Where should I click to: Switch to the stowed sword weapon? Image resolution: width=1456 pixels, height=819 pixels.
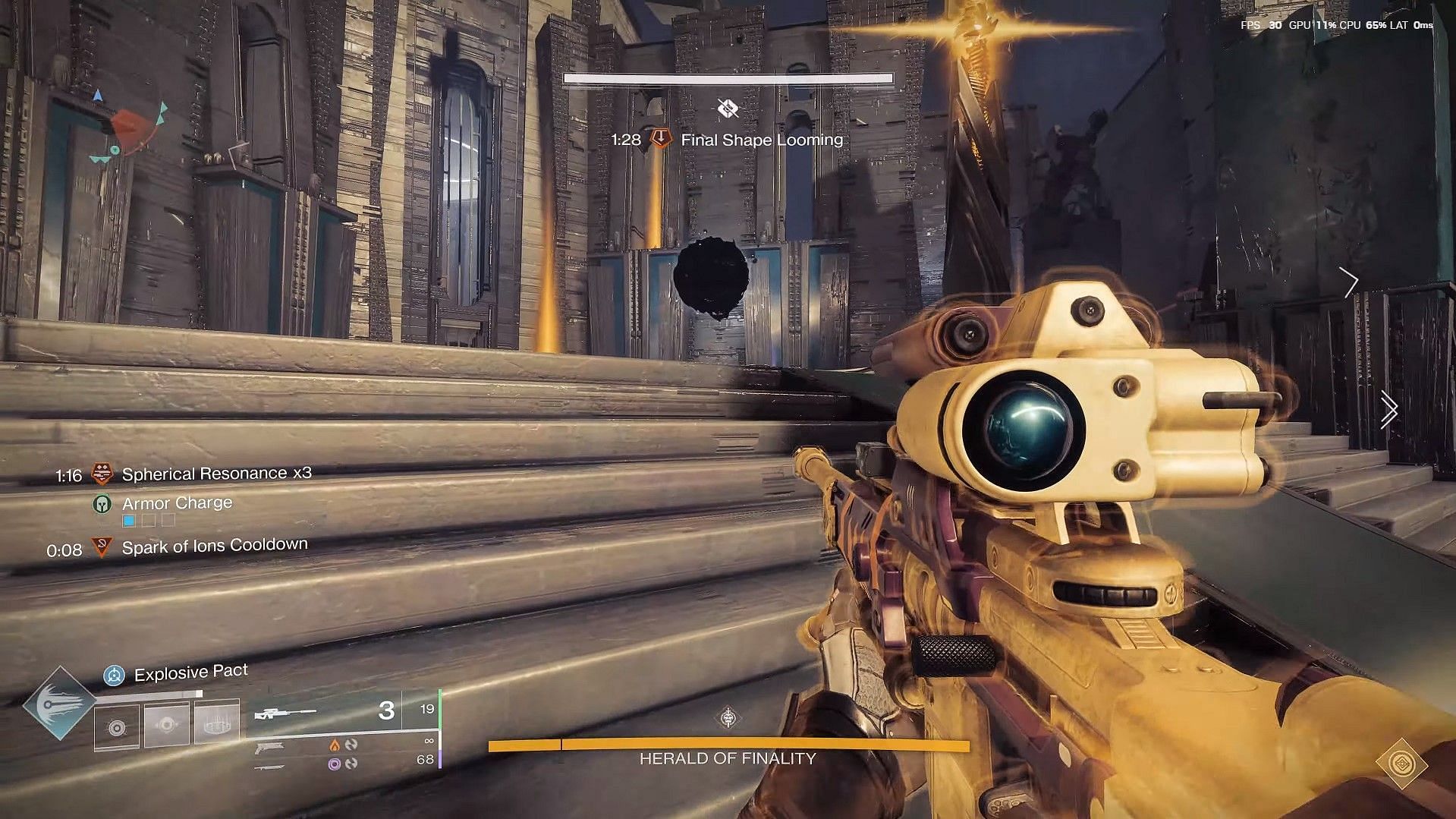pyautogui.click(x=270, y=767)
